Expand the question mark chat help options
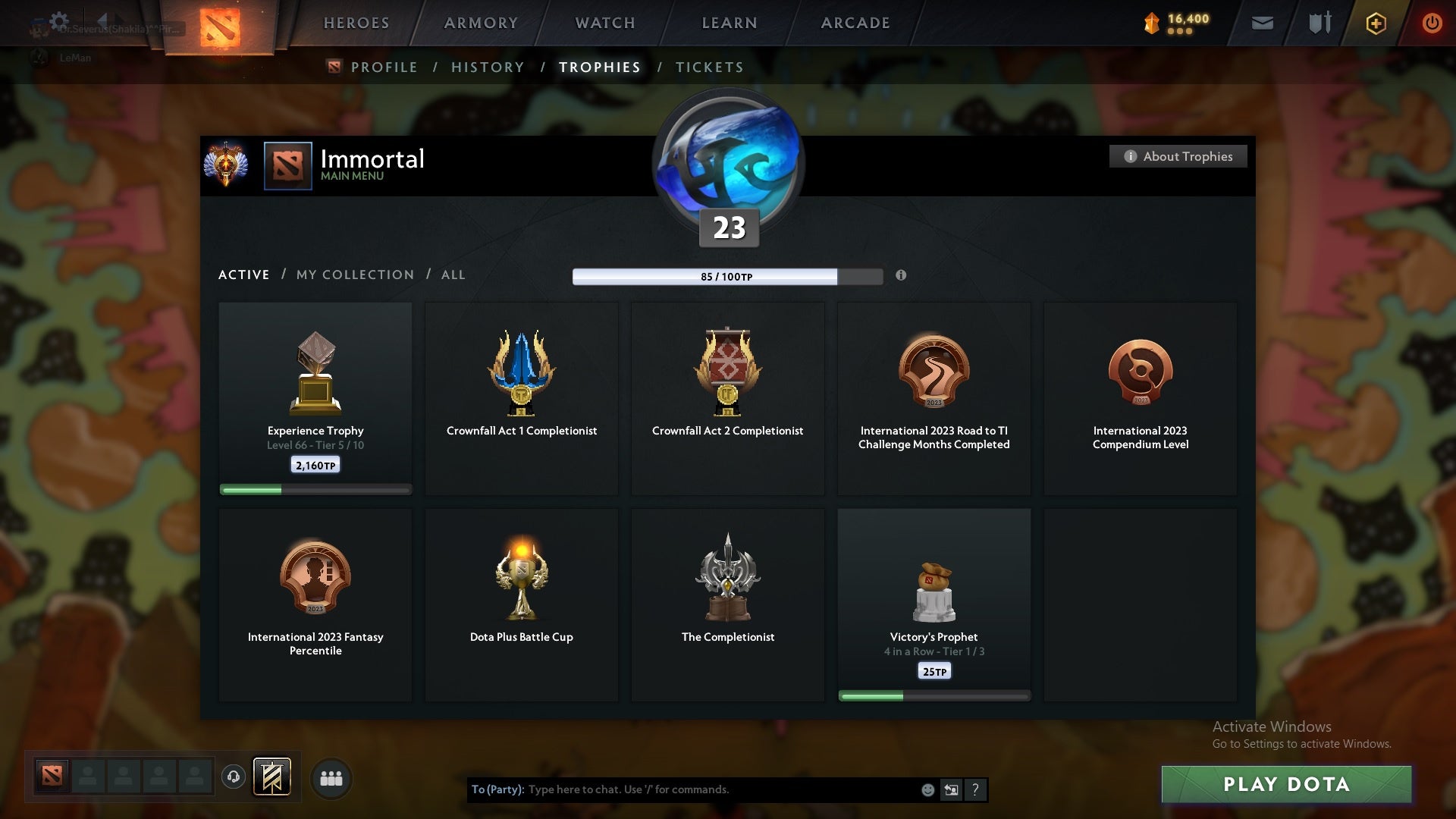This screenshot has width=1456, height=819. [975, 789]
